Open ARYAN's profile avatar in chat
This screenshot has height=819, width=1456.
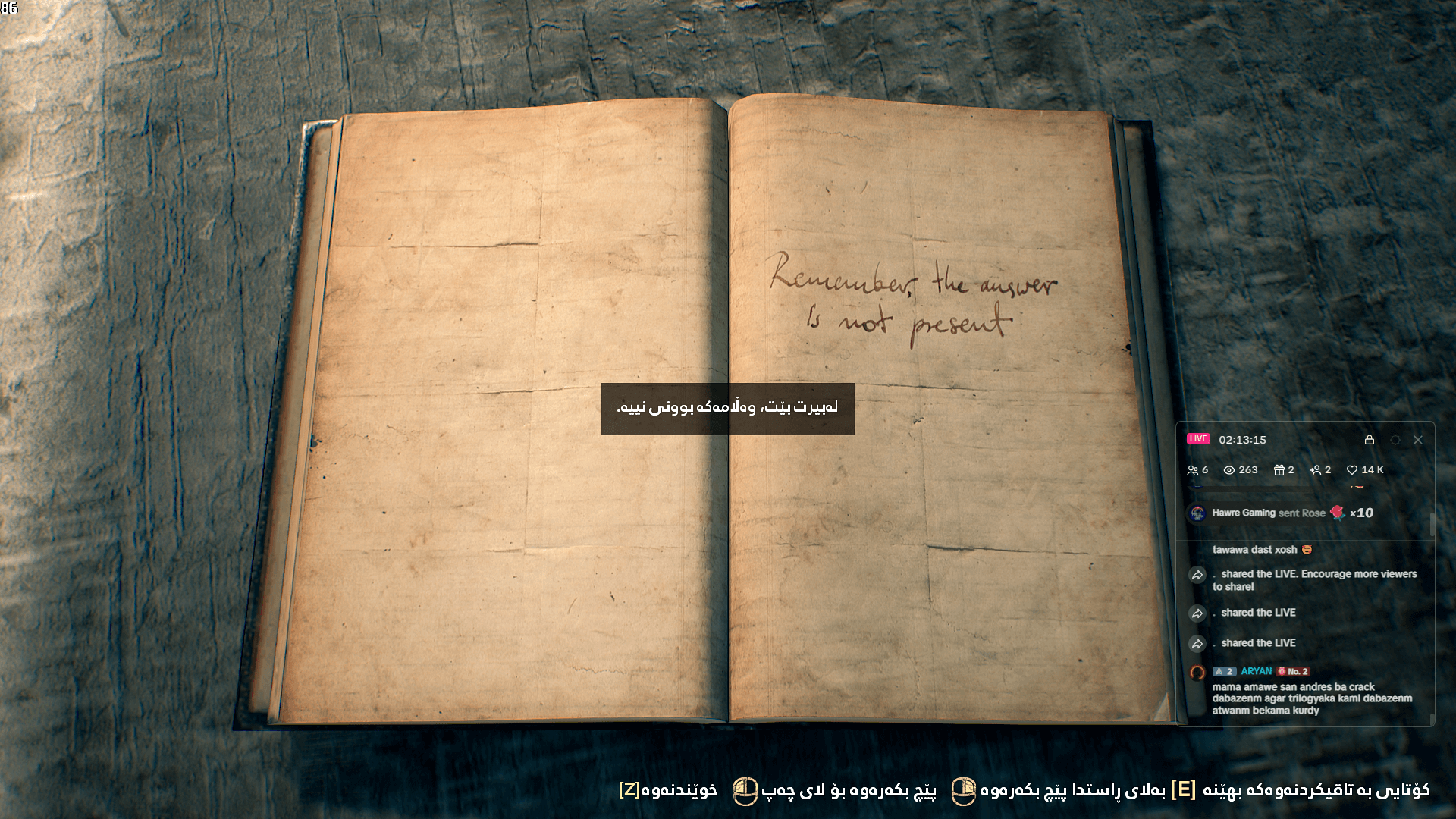coord(1198,672)
